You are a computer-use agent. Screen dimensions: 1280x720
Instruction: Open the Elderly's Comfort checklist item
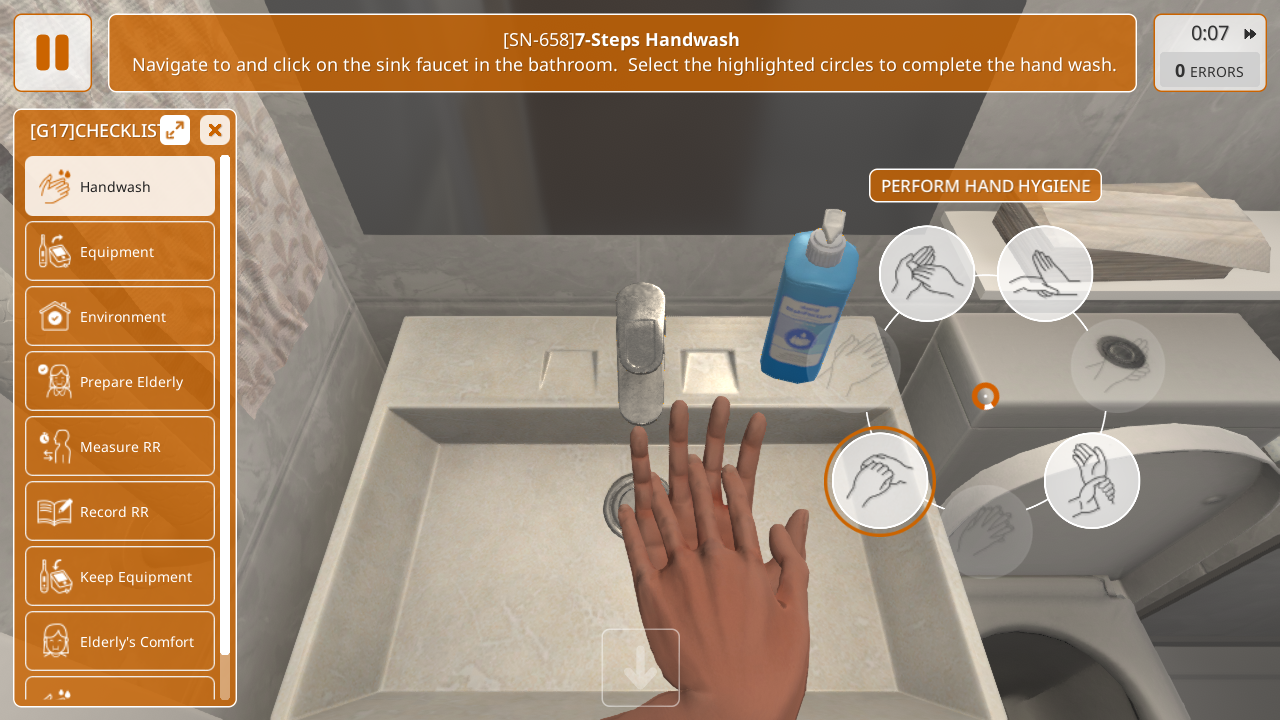click(120, 641)
